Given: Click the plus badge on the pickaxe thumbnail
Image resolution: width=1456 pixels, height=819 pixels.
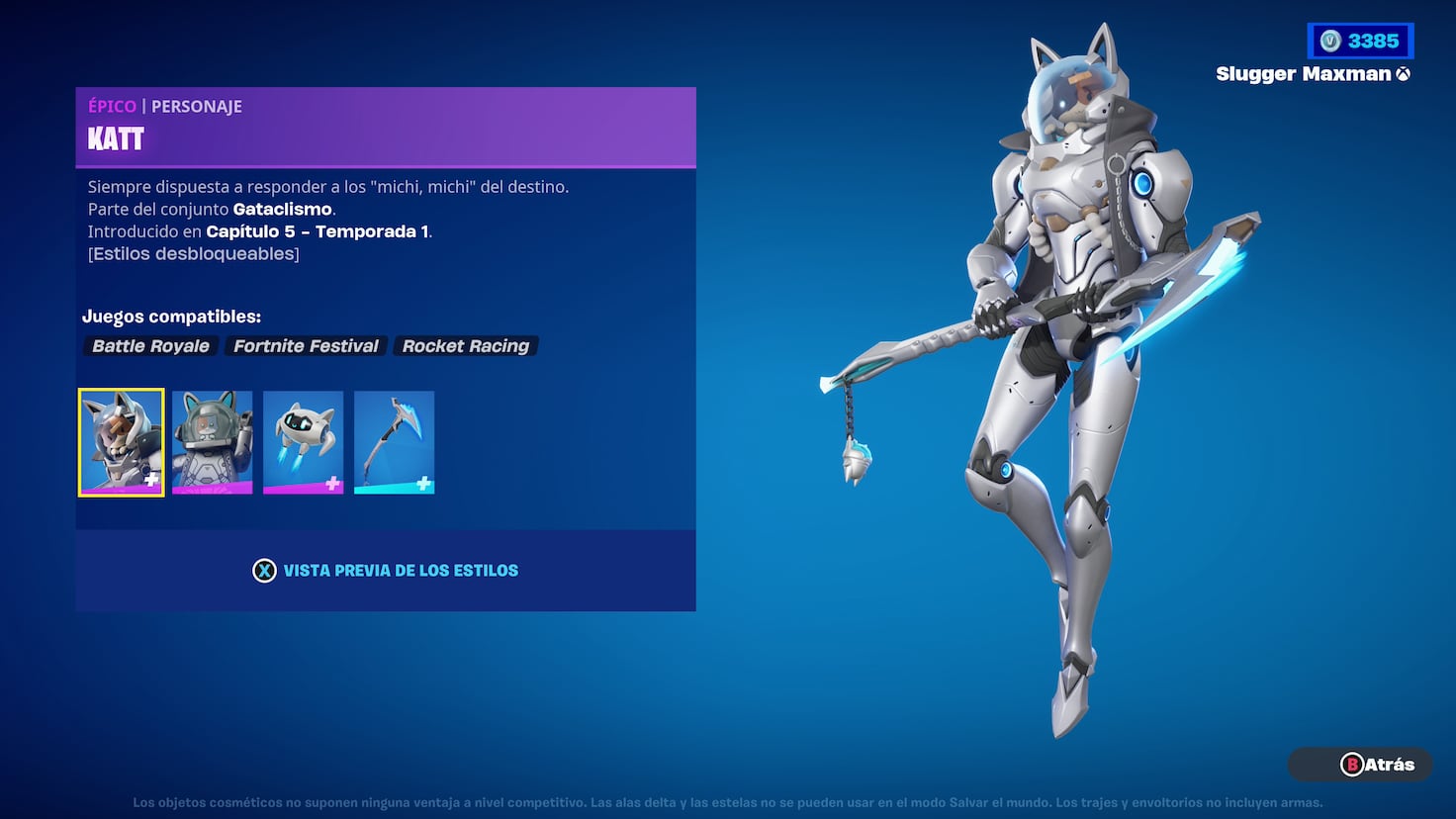Looking at the screenshot, I should [x=421, y=481].
